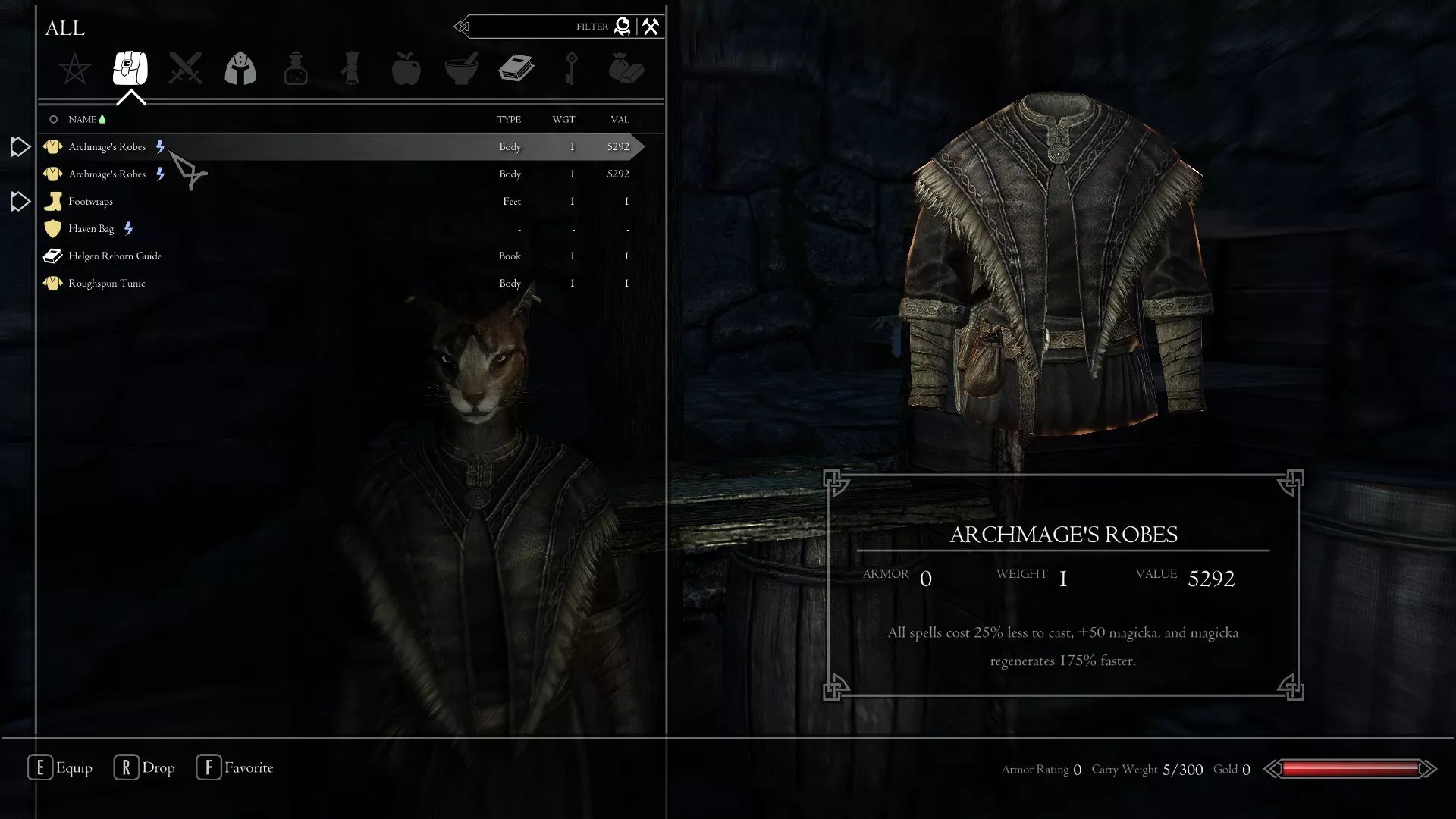Sort items by the NAME column

82,119
